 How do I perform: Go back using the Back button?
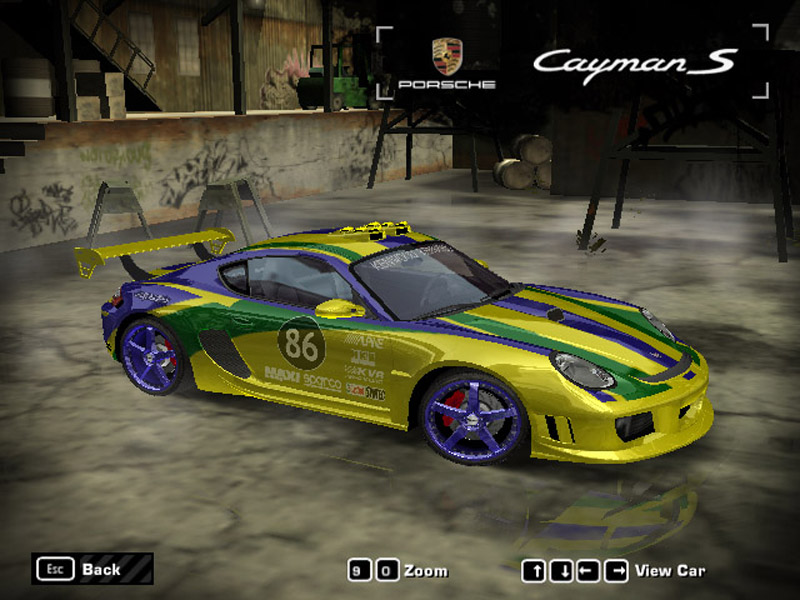point(92,569)
